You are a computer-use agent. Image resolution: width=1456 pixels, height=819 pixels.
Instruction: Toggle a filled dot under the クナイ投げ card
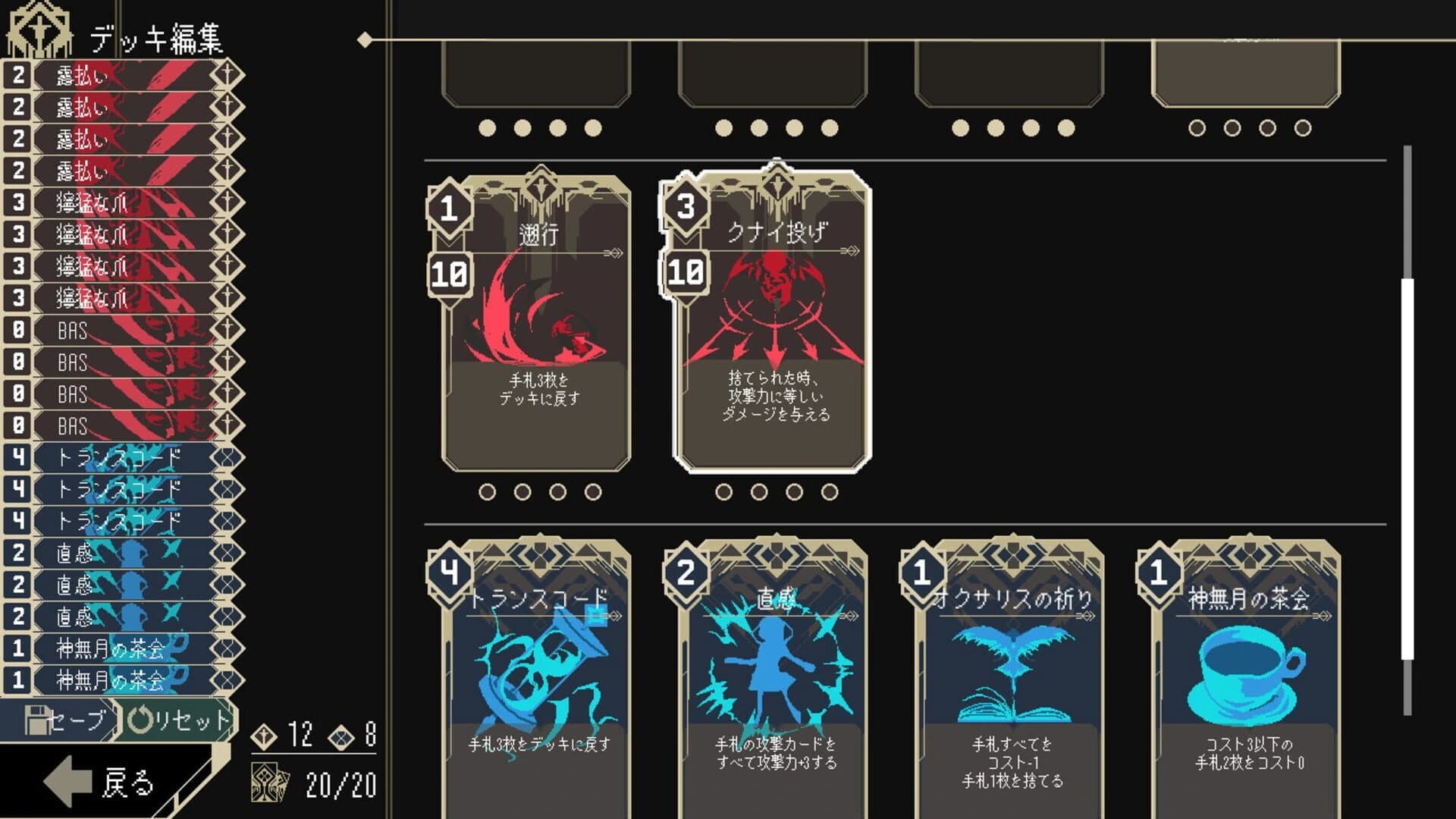tap(723, 493)
